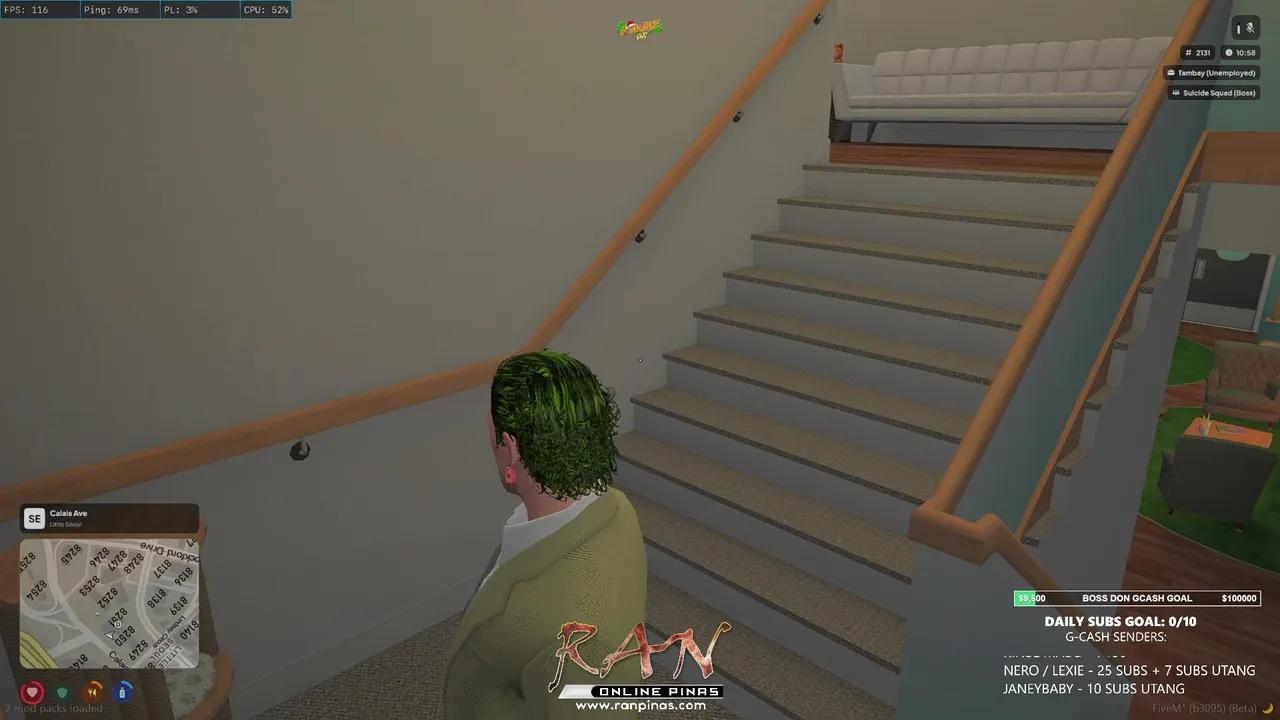Select the armor shield status icon
The image size is (1280, 720).
point(62,691)
